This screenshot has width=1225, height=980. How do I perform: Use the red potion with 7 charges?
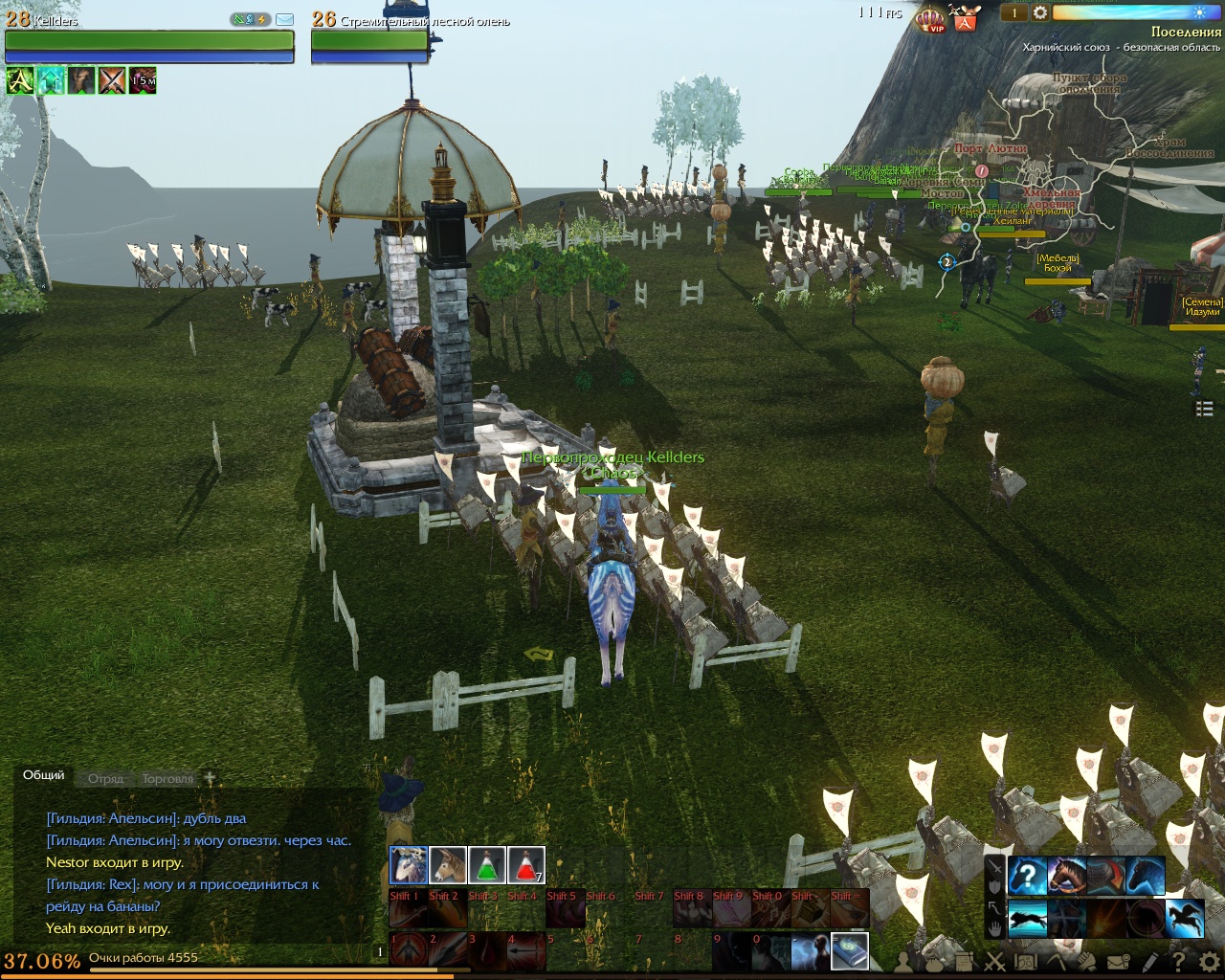coord(526,866)
